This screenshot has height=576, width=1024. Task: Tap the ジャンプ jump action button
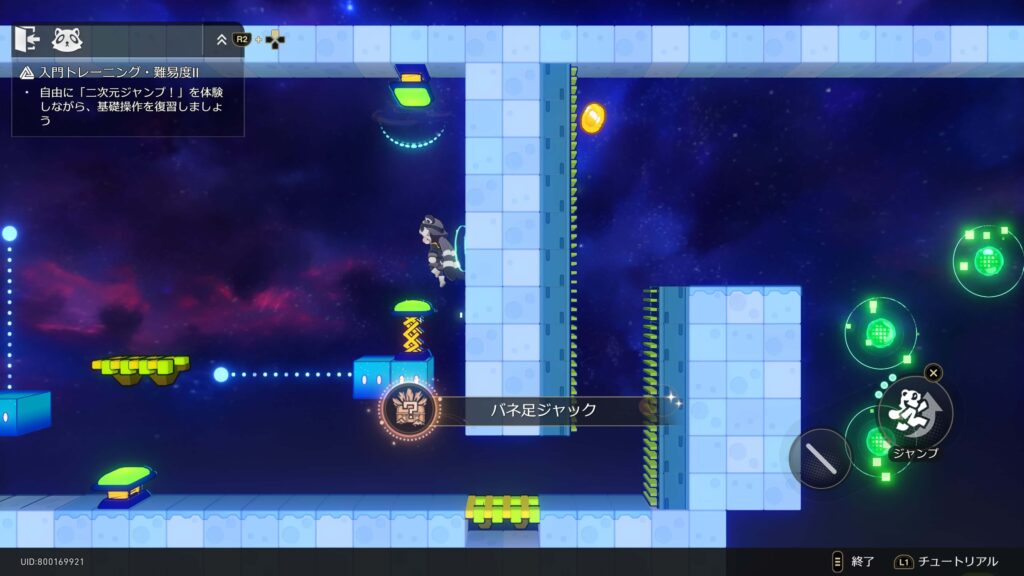(x=915, y=412)
